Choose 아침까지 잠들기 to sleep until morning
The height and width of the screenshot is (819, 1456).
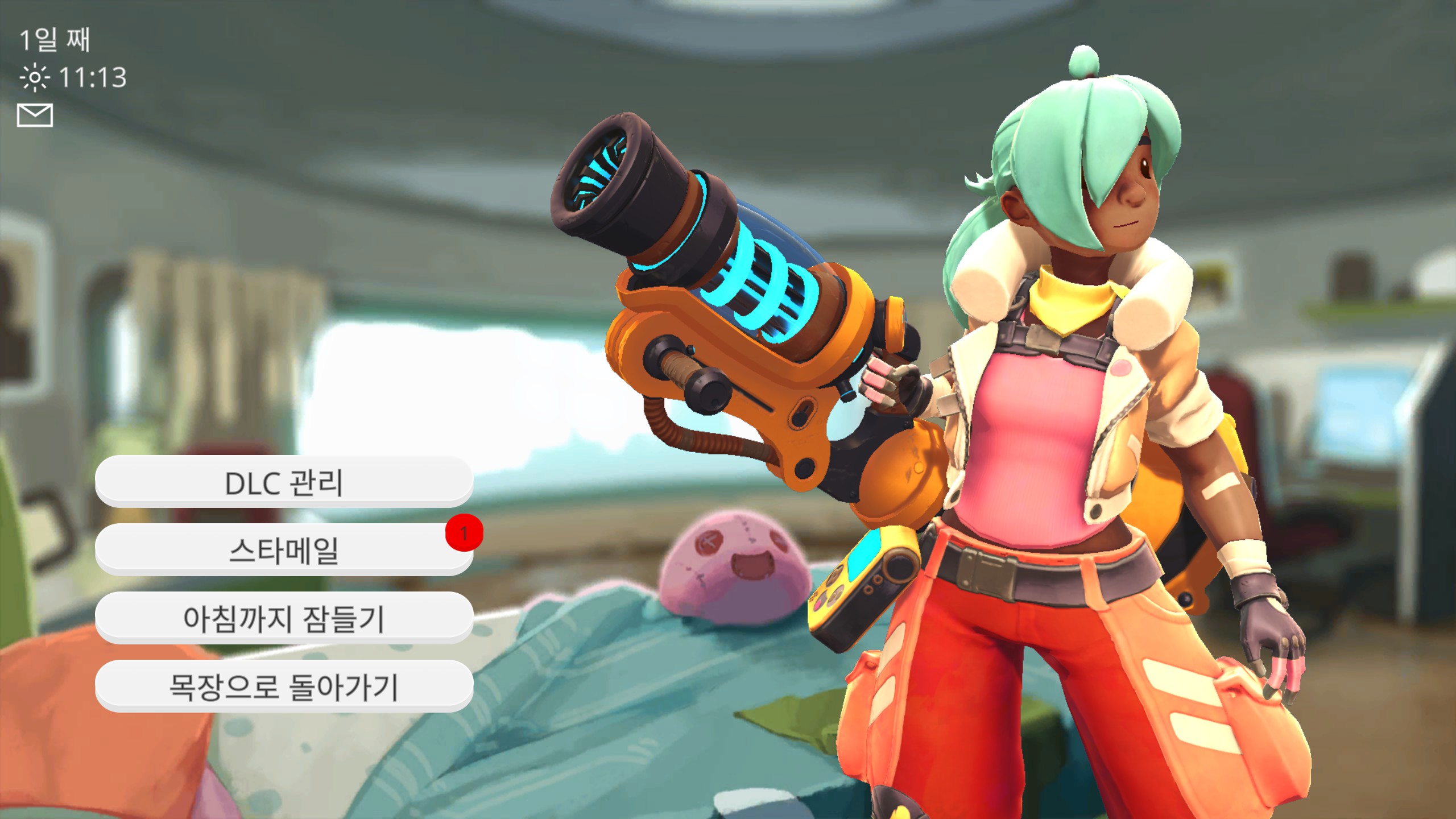[284, 618]
